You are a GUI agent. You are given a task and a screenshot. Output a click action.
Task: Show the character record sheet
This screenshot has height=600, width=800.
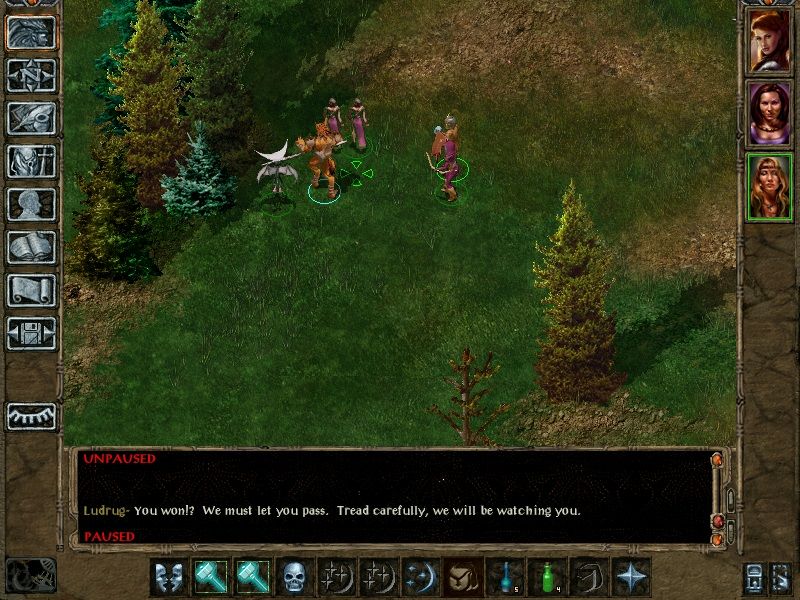coord(31,204)
